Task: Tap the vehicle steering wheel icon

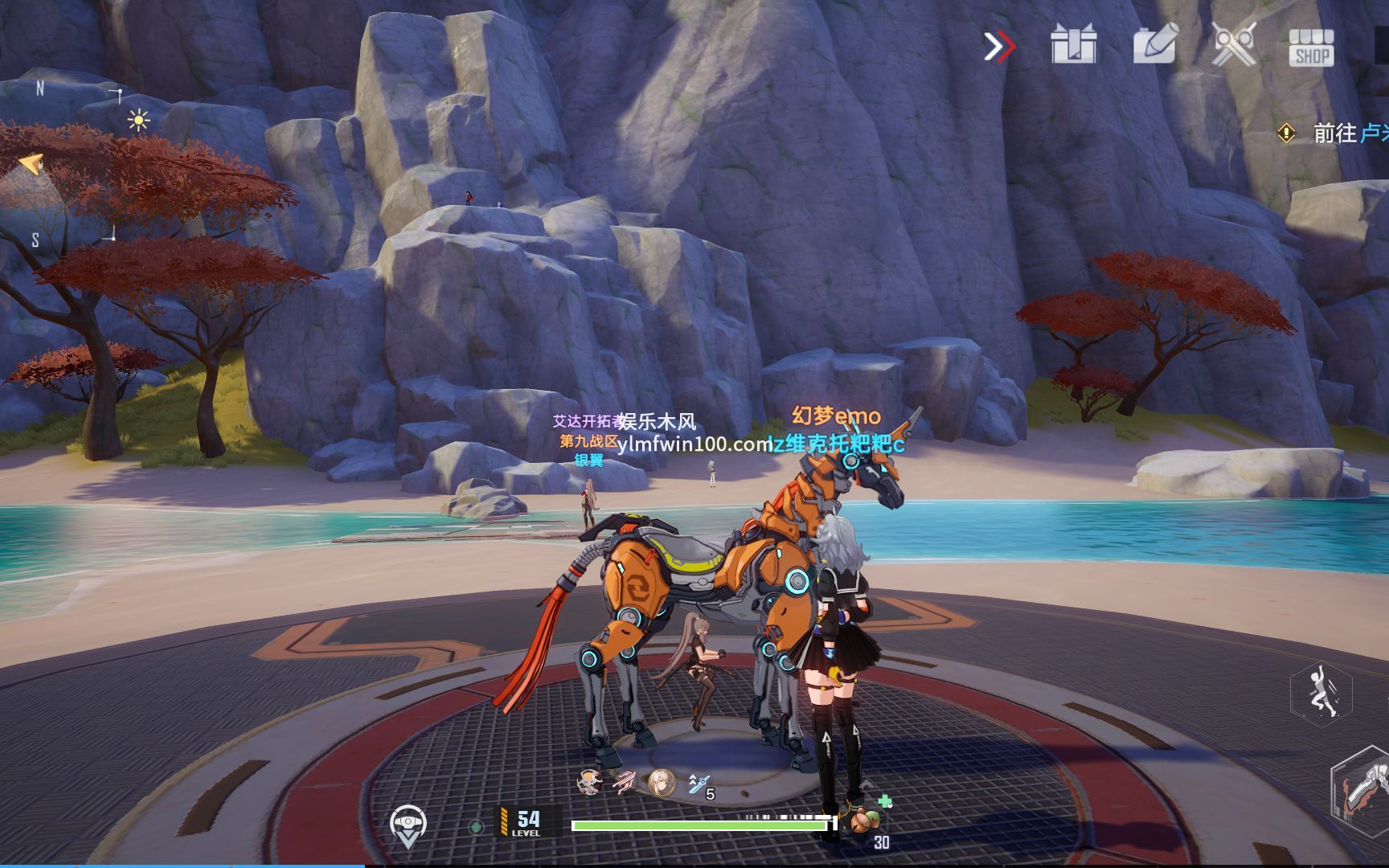Action: [x=408, y=824]
